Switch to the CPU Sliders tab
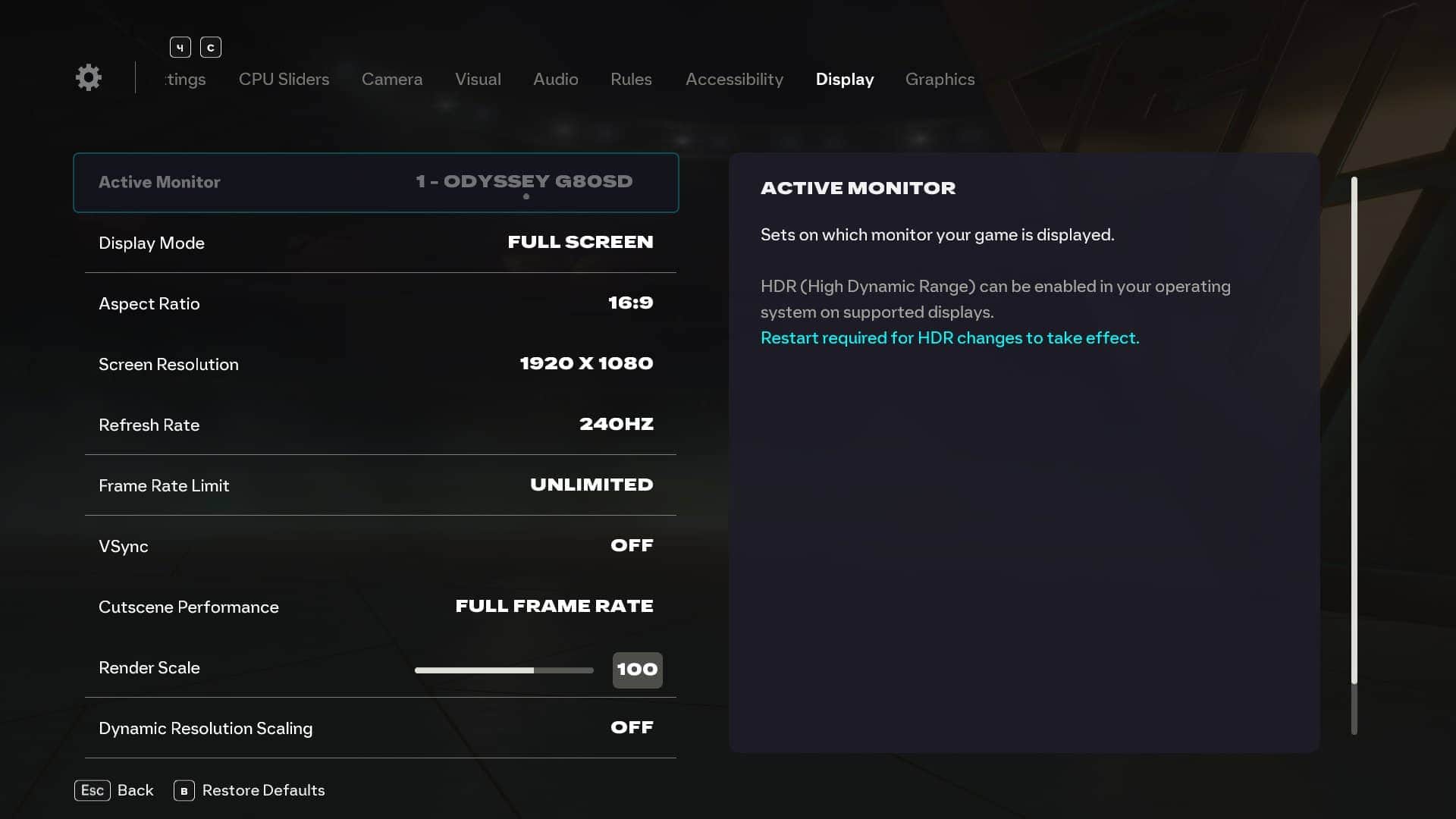 284,80
